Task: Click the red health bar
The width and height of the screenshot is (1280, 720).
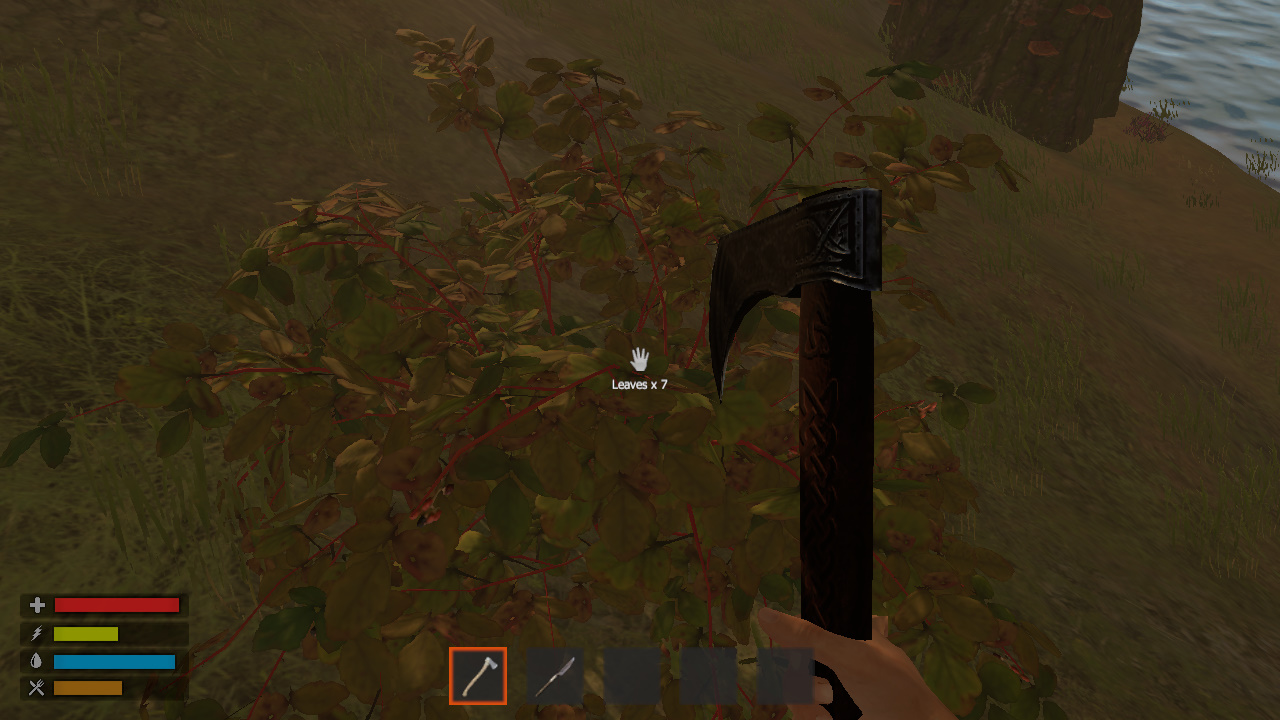Action: tap(117, 604)
